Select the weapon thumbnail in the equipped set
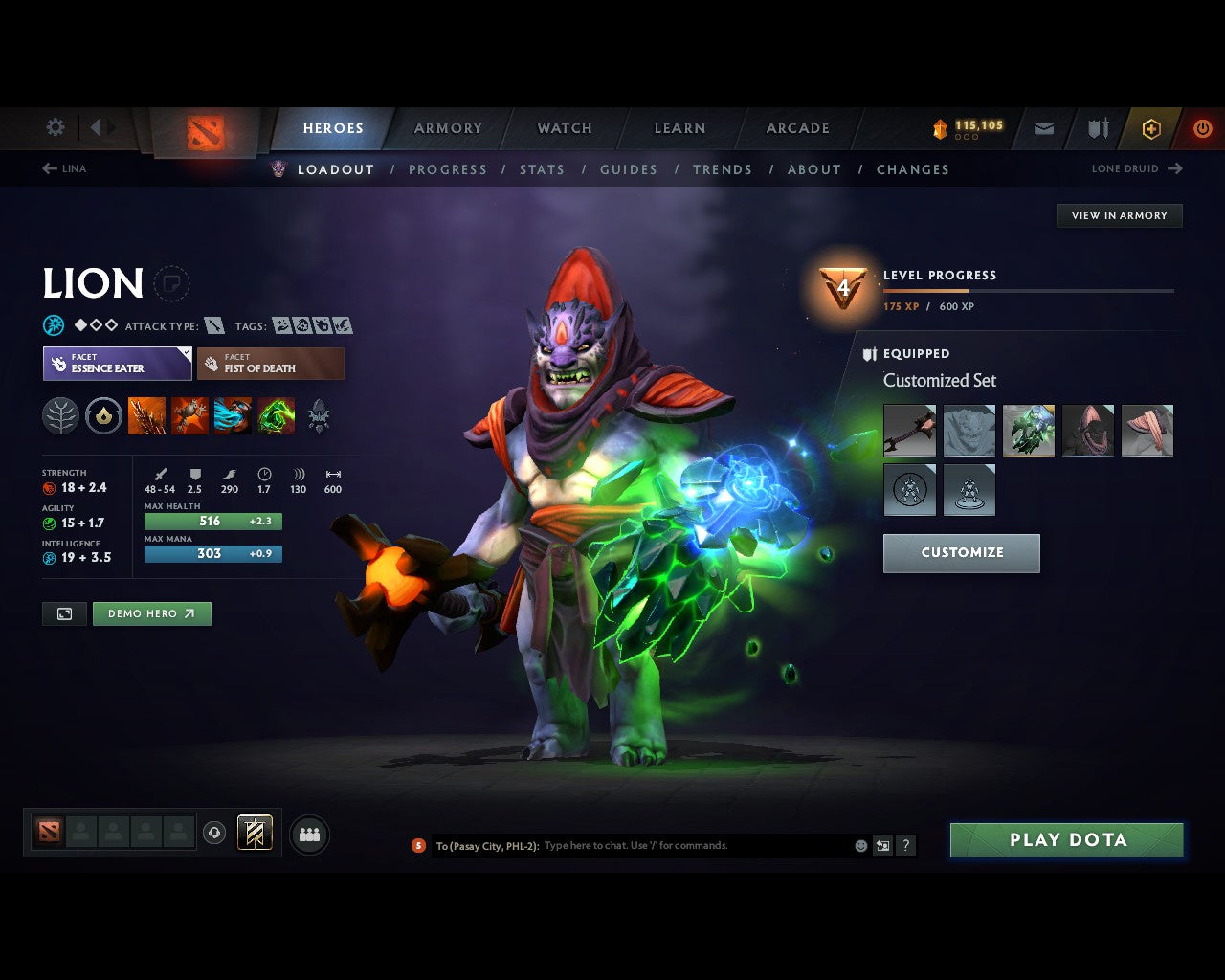1225x980 pixels. pos(909,430)
